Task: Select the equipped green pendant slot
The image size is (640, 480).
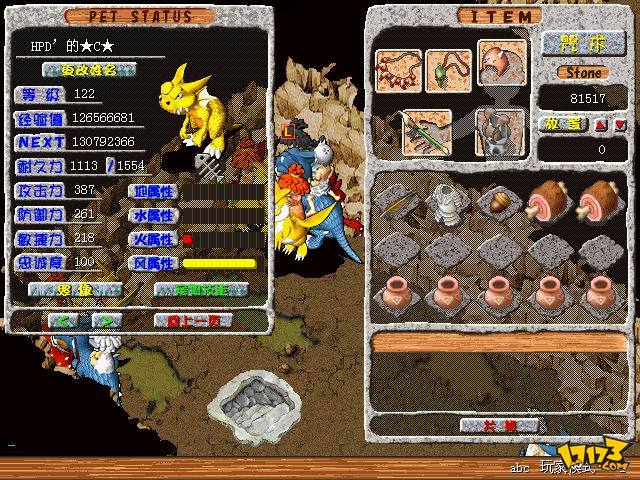Action: (448, 70)
